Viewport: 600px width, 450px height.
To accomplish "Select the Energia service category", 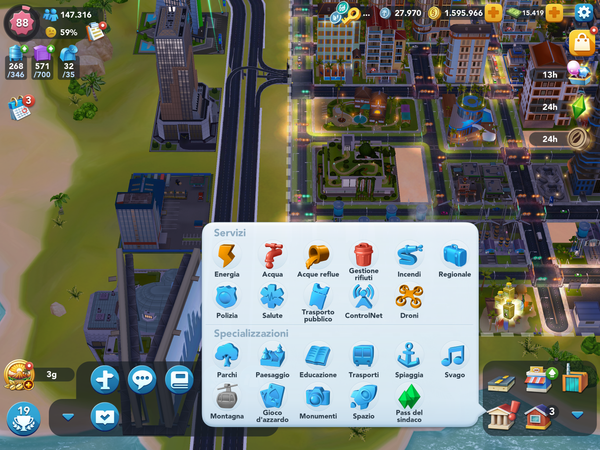I will tap(227, 257).
